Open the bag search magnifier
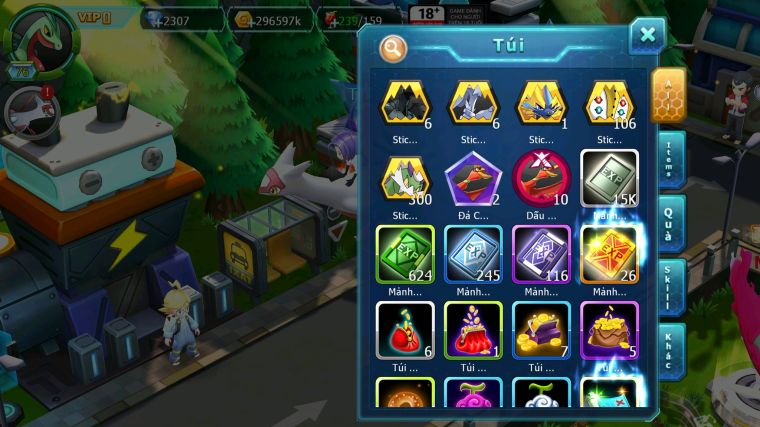The width and height of the screenshot is (760, 427). tap(393, 47)
